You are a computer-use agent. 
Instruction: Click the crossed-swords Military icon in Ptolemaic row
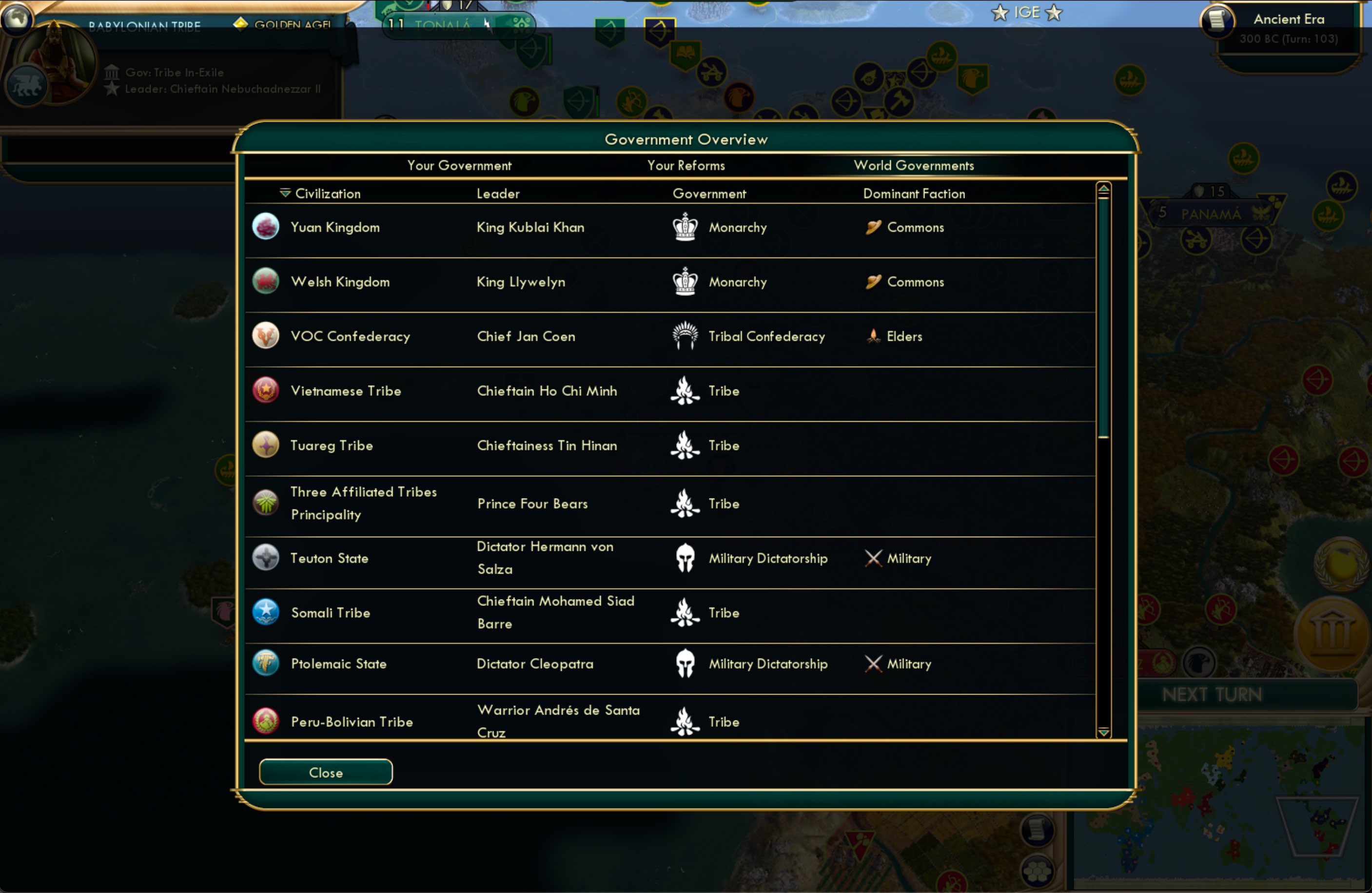coord(873,663)
